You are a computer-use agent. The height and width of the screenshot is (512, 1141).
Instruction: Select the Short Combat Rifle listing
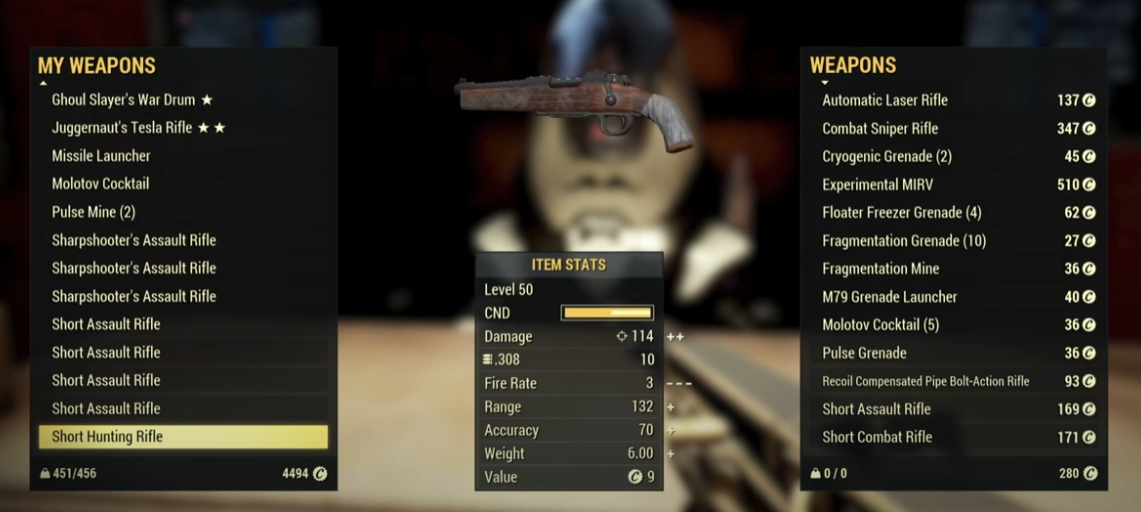click(x=877, y=437)
